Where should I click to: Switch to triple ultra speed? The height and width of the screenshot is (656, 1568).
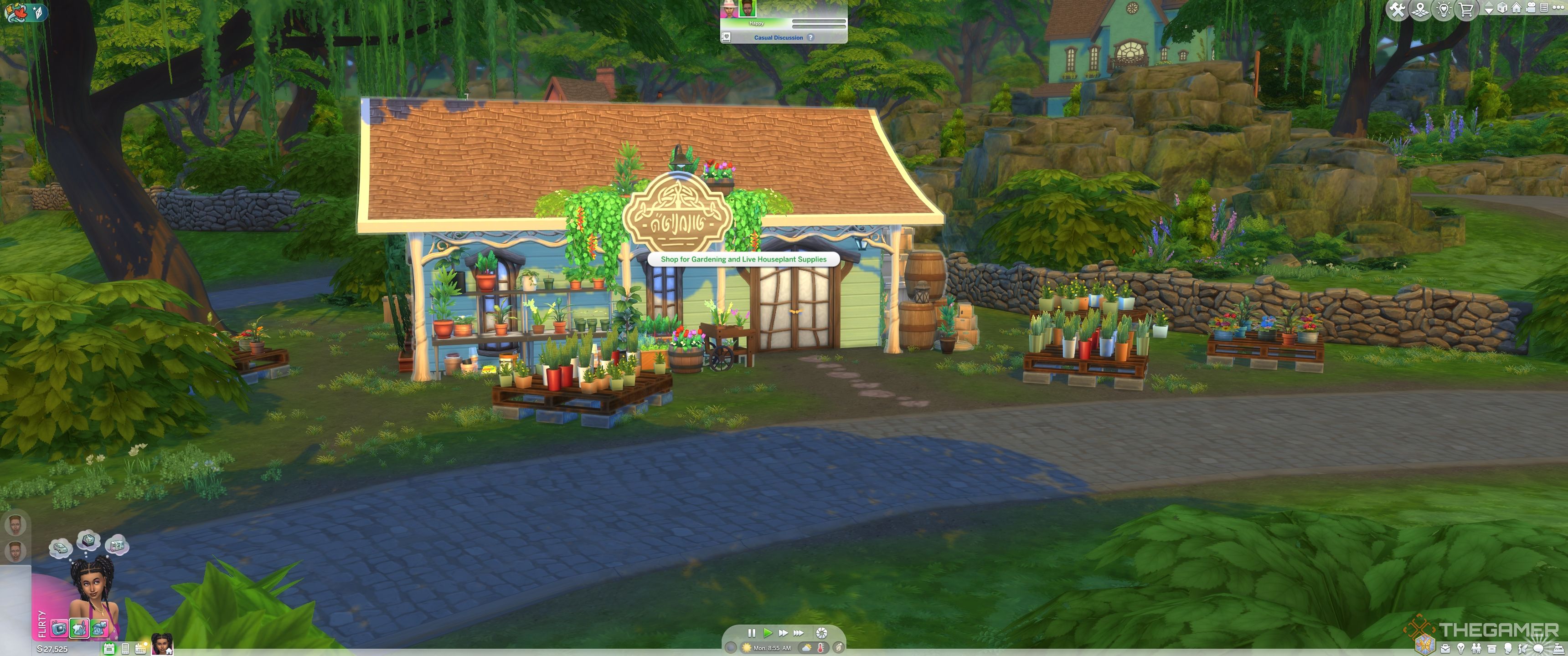click(799, 633)
